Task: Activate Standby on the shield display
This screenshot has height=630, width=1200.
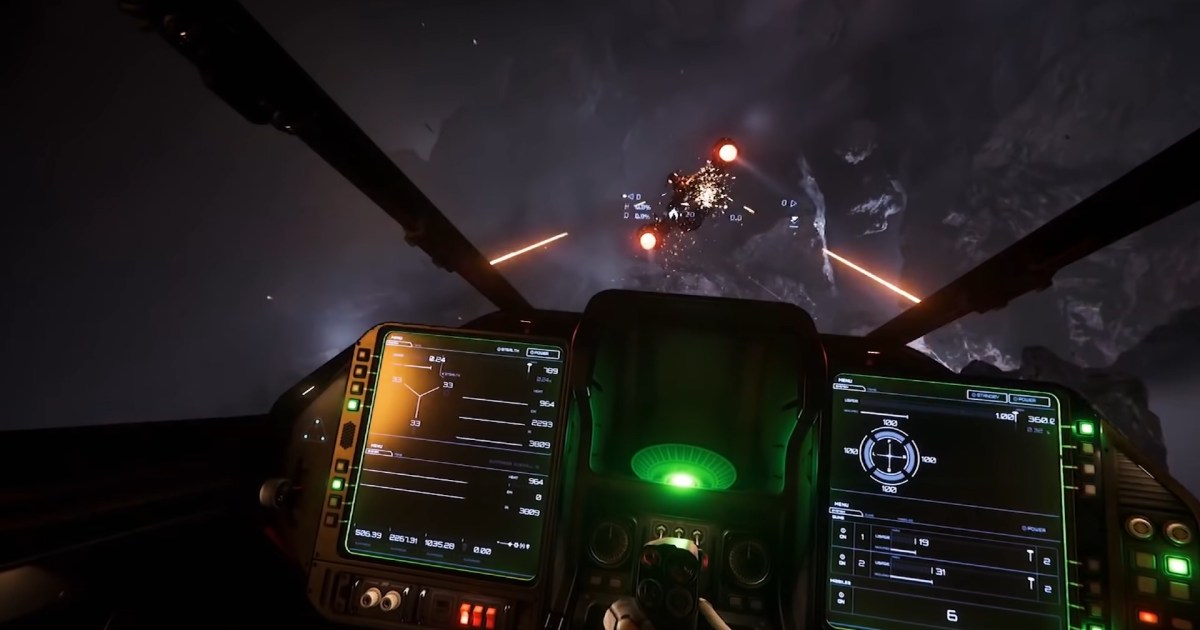Action: pyautogui.click(x=986, y=396)
